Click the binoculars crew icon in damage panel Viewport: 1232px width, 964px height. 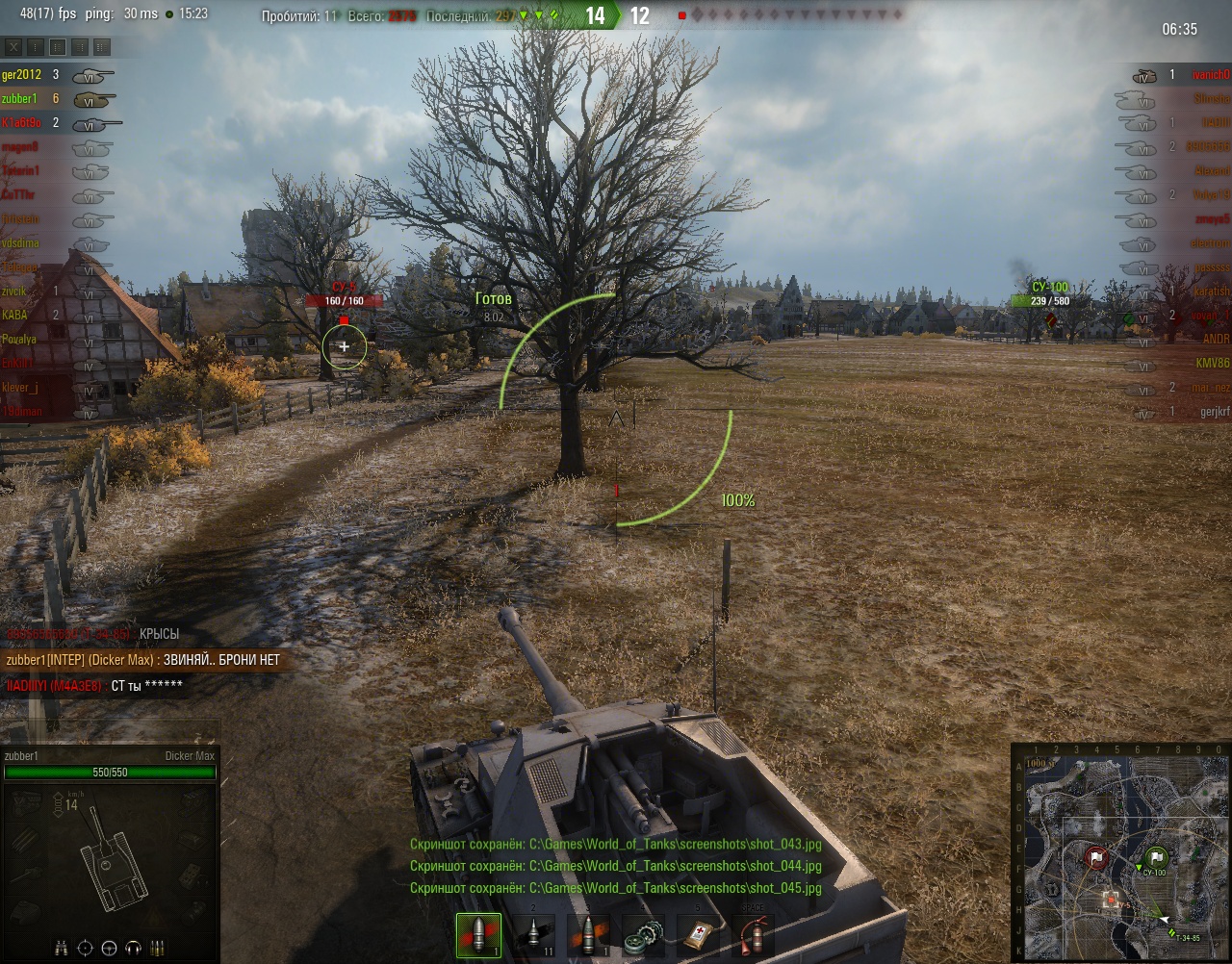(61, 948)
